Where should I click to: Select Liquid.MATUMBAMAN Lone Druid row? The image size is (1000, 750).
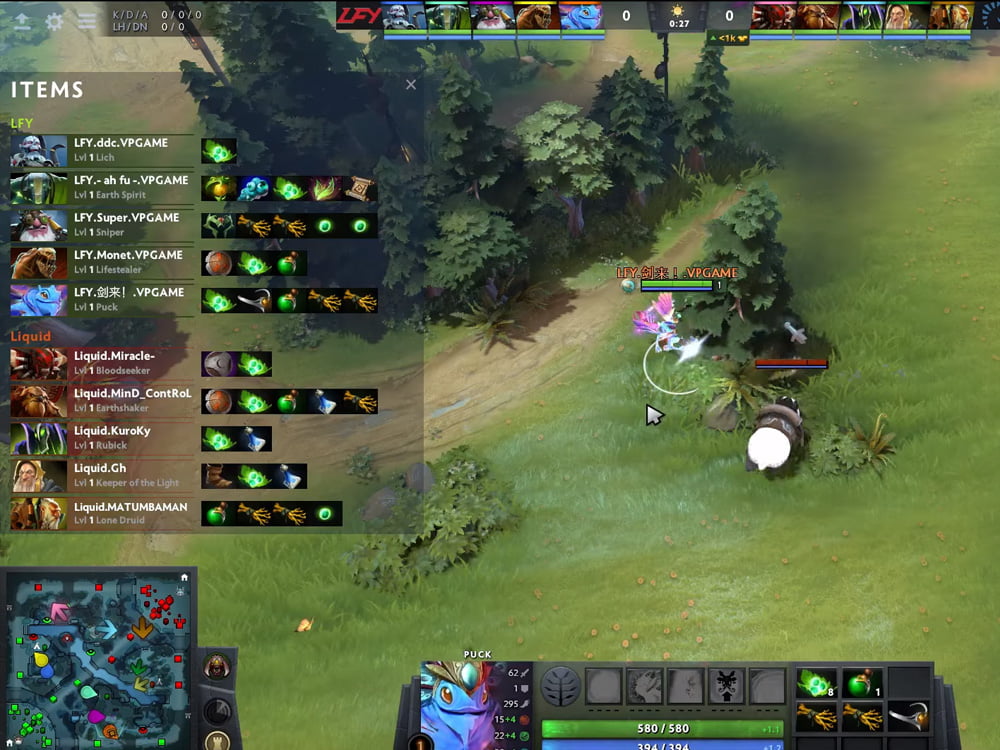click(102, 513)
